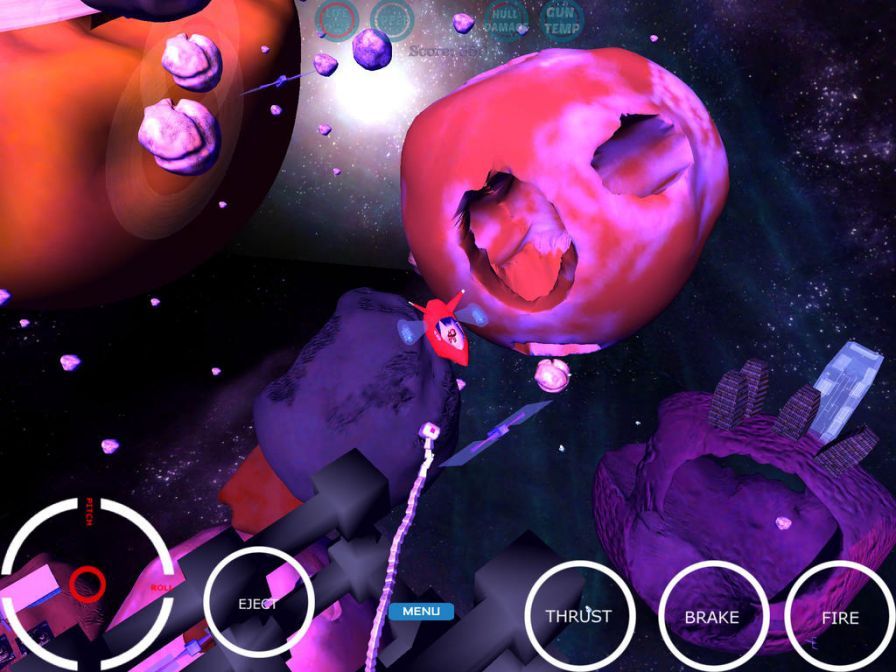The width and height of the screenshot is (896, 672).
Task: Hit the BRAKE circle button
Action: point(711,617)
